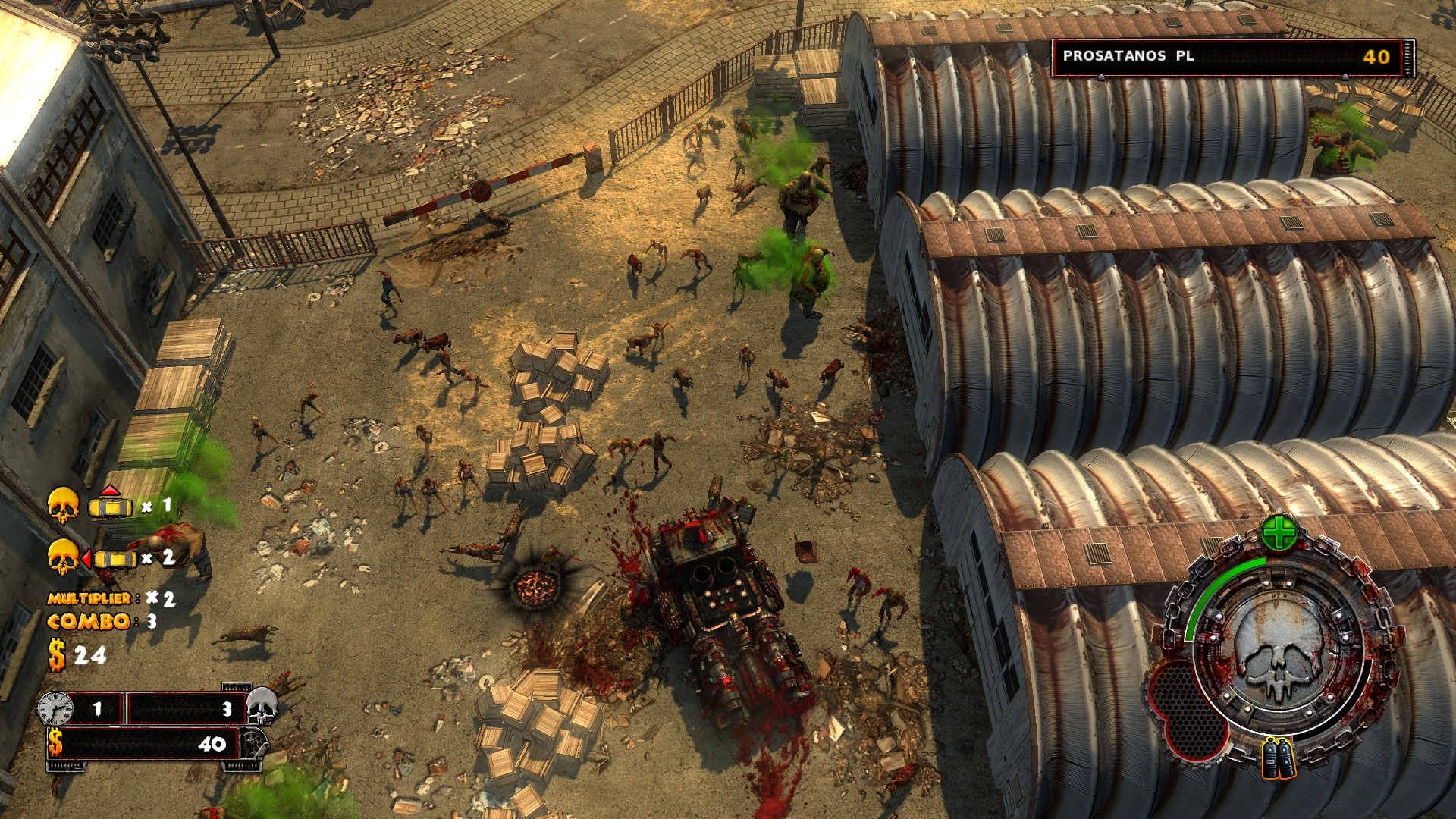Click the yellow taxi icon marked x2
Screen dimensions: 1456x819
tap(115, 559)
